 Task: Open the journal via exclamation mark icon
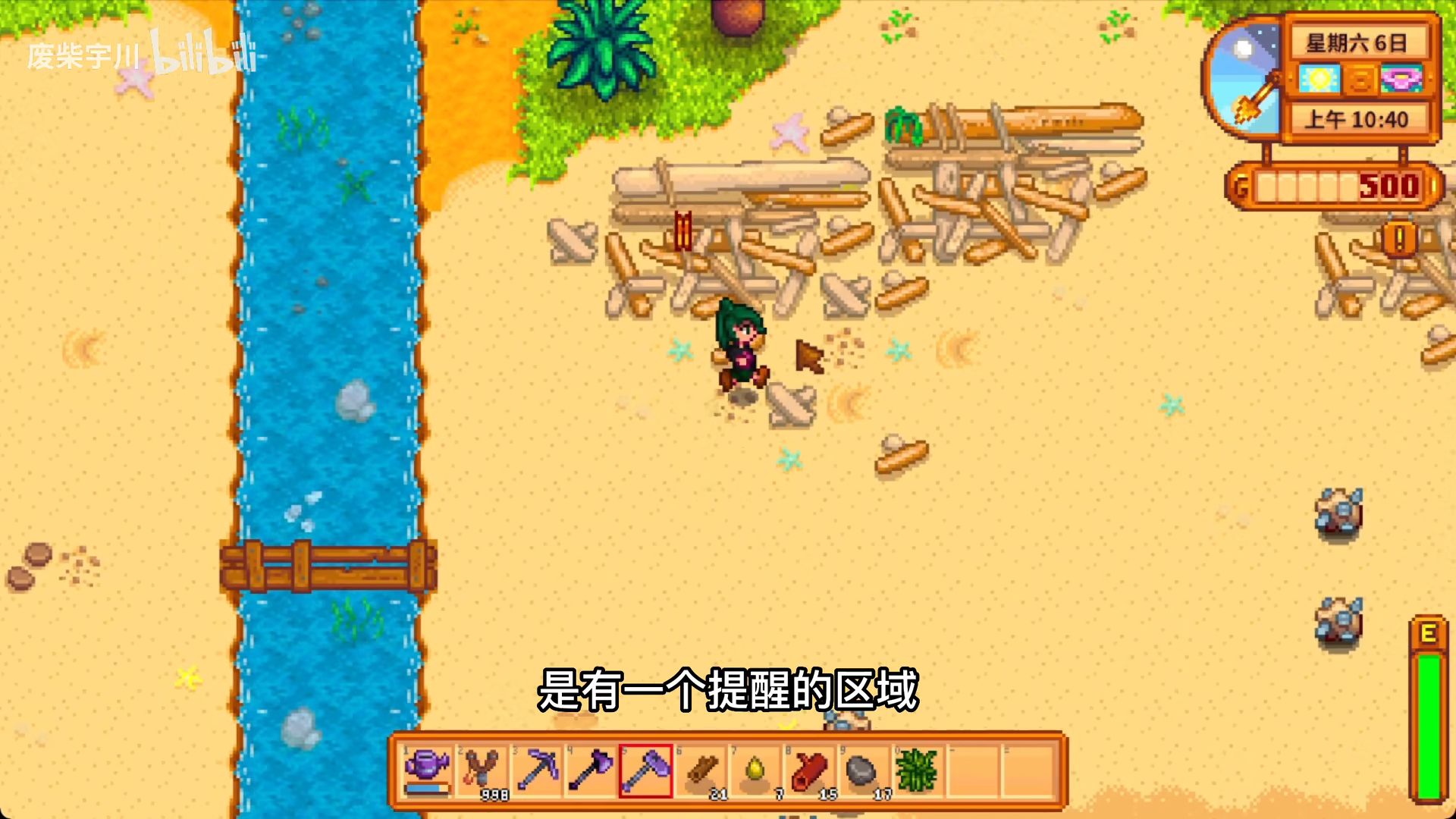[x=1400, y=239]
